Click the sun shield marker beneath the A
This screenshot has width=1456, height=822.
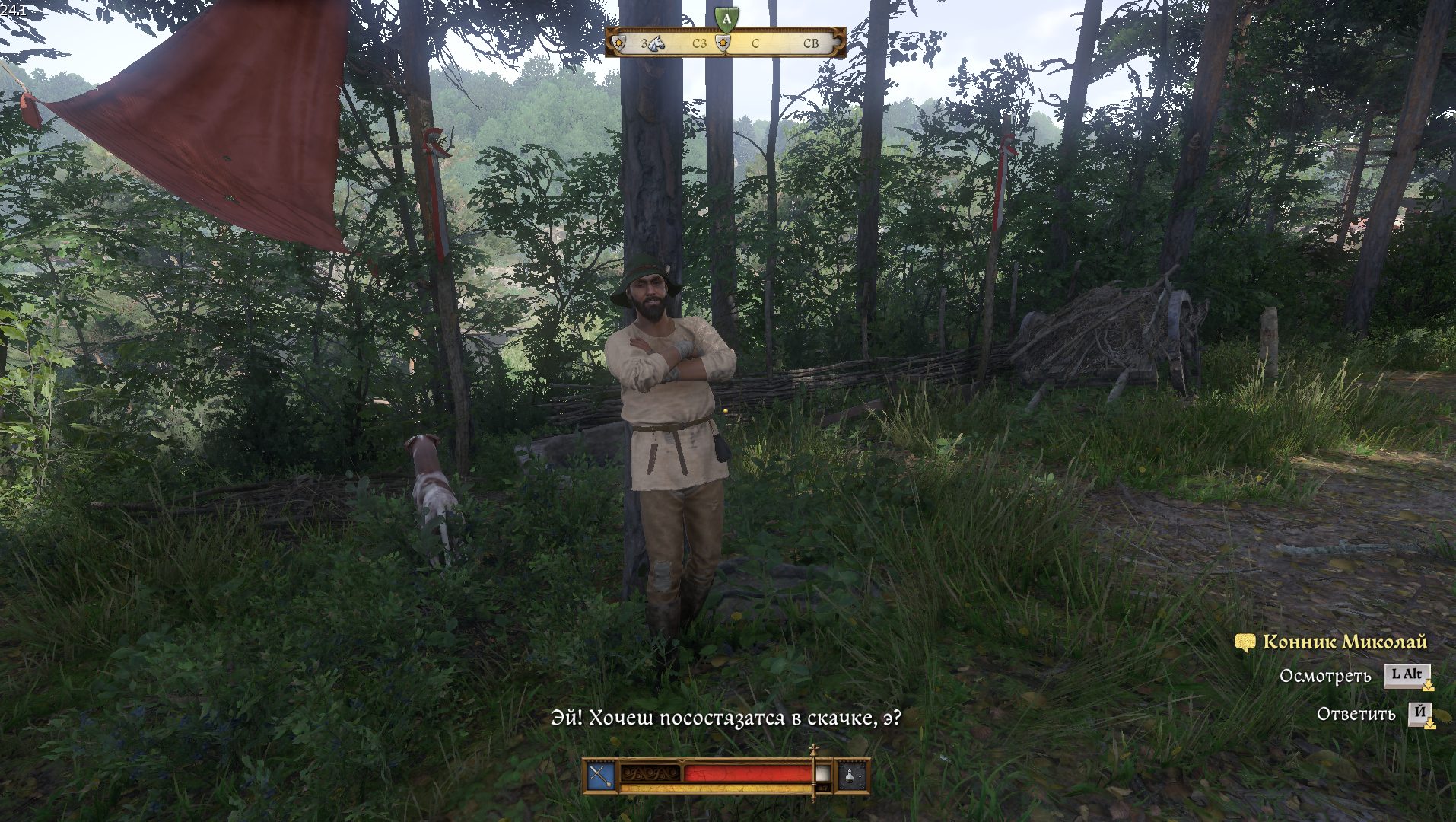tap(723, 44)
